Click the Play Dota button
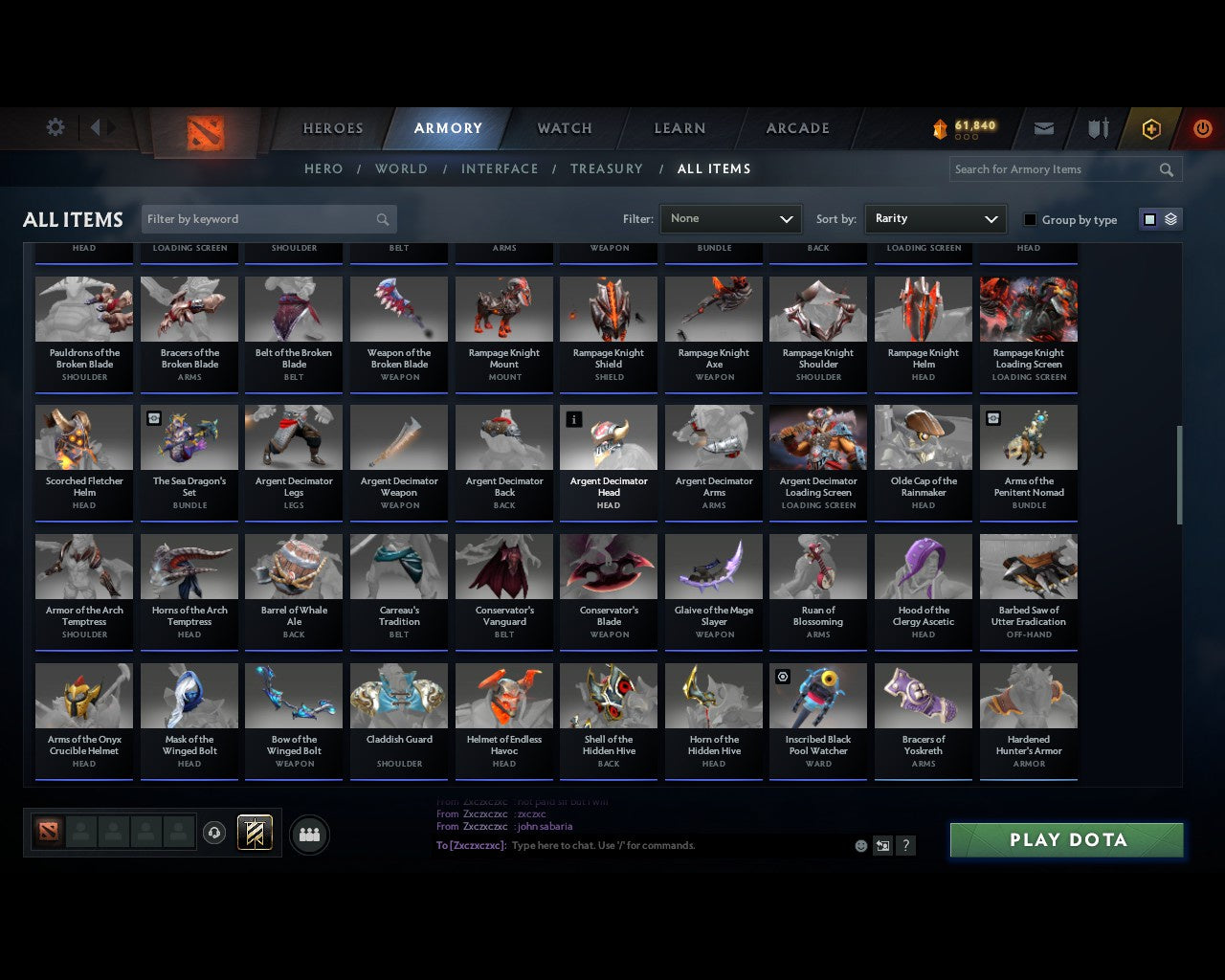This screenshot has width=1225, height=980. pyautogui.click(x=1066, y=839)
